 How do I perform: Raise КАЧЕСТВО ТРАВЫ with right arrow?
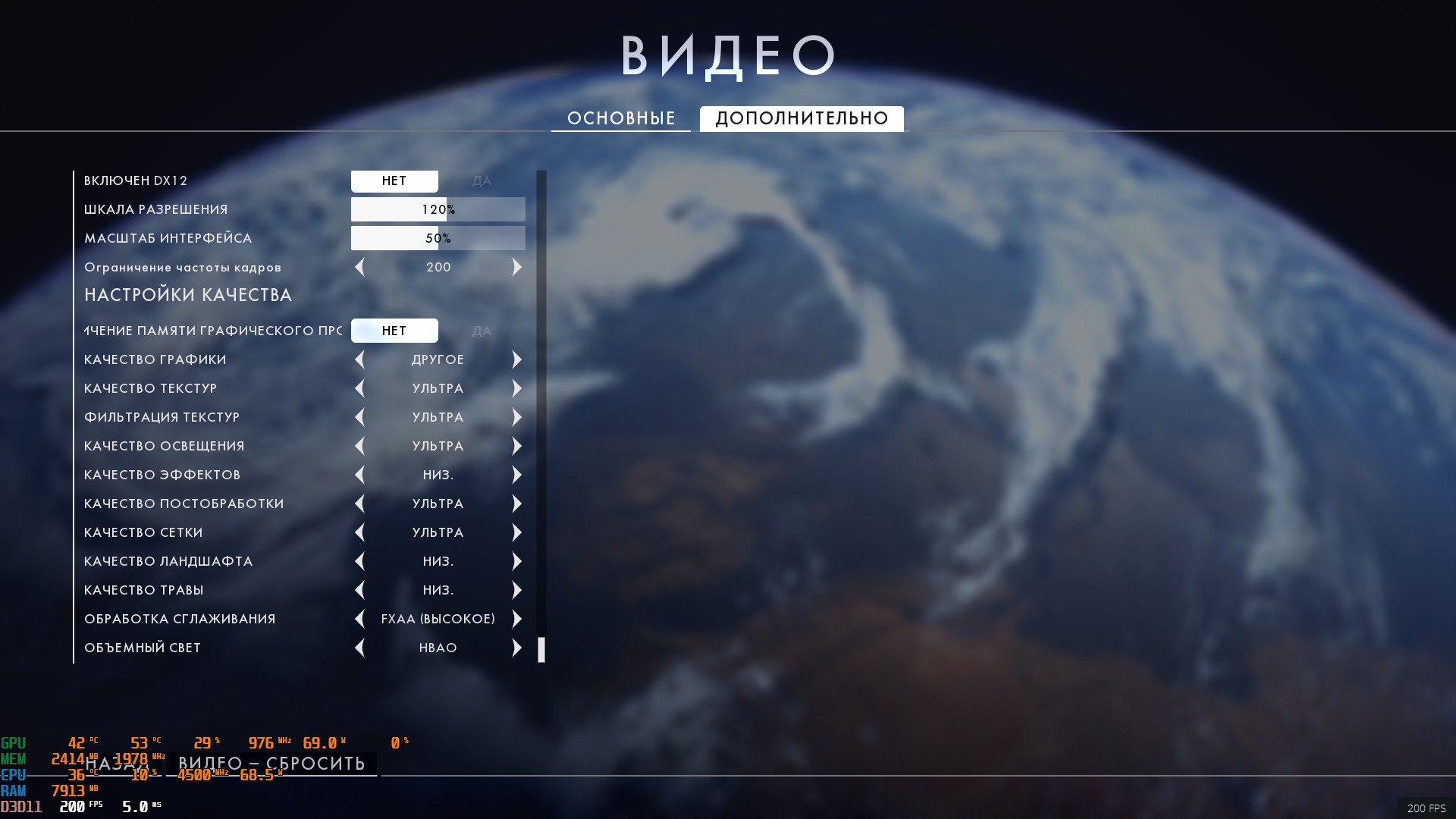point(517,591)
